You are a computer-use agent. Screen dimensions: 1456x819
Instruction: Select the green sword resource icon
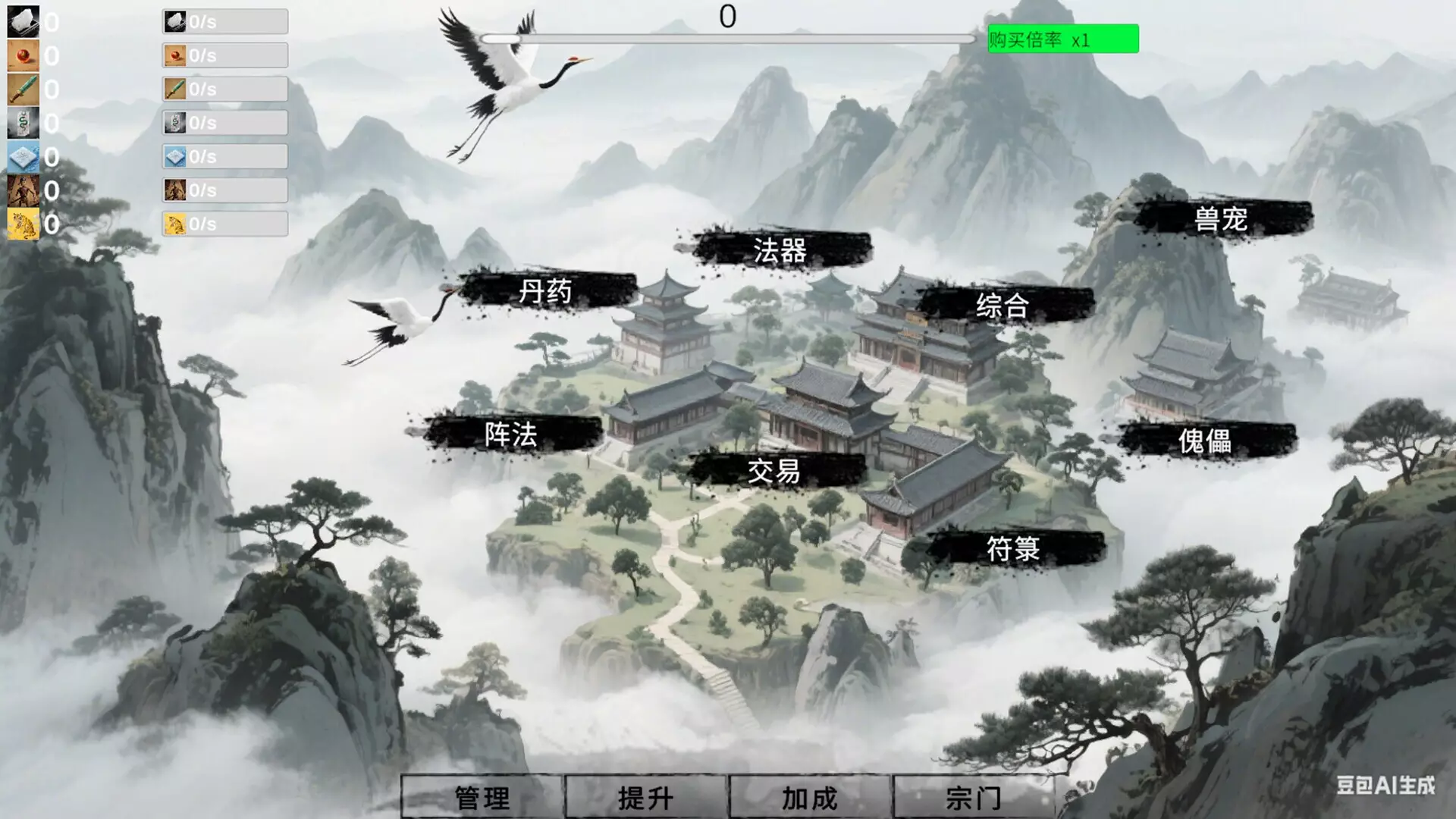click(23, 89)
